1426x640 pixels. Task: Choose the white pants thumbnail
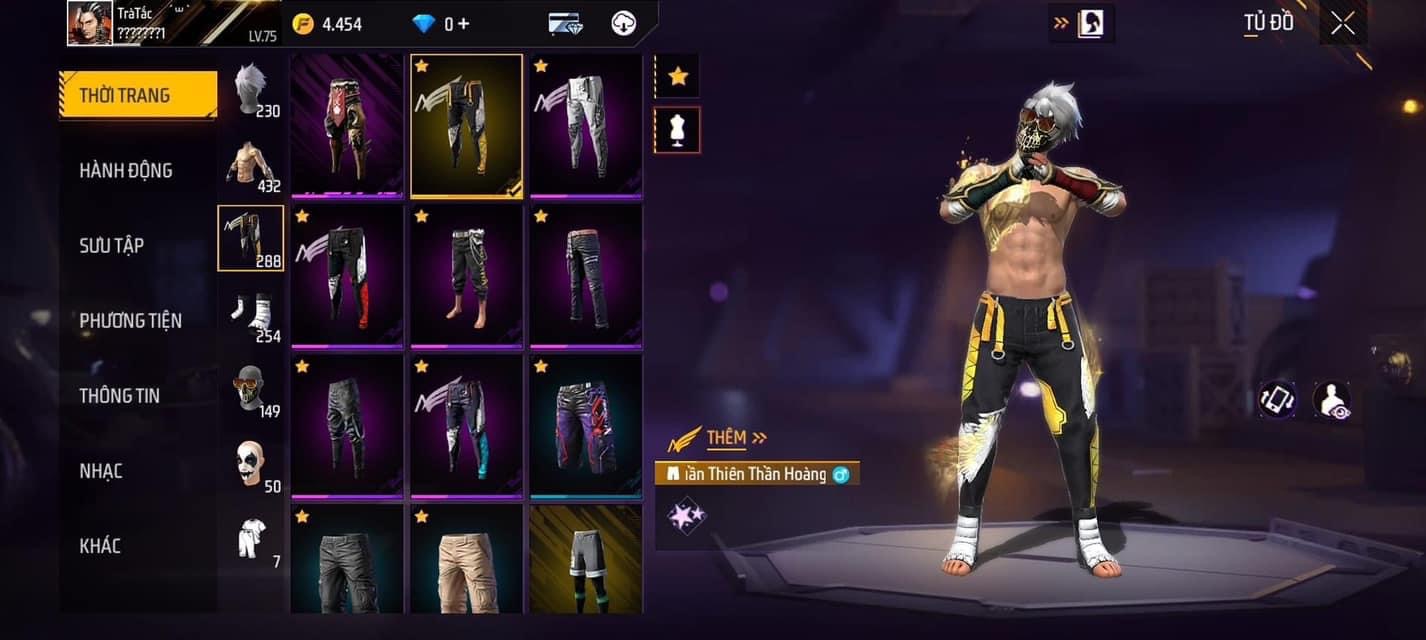coord(586,125)
